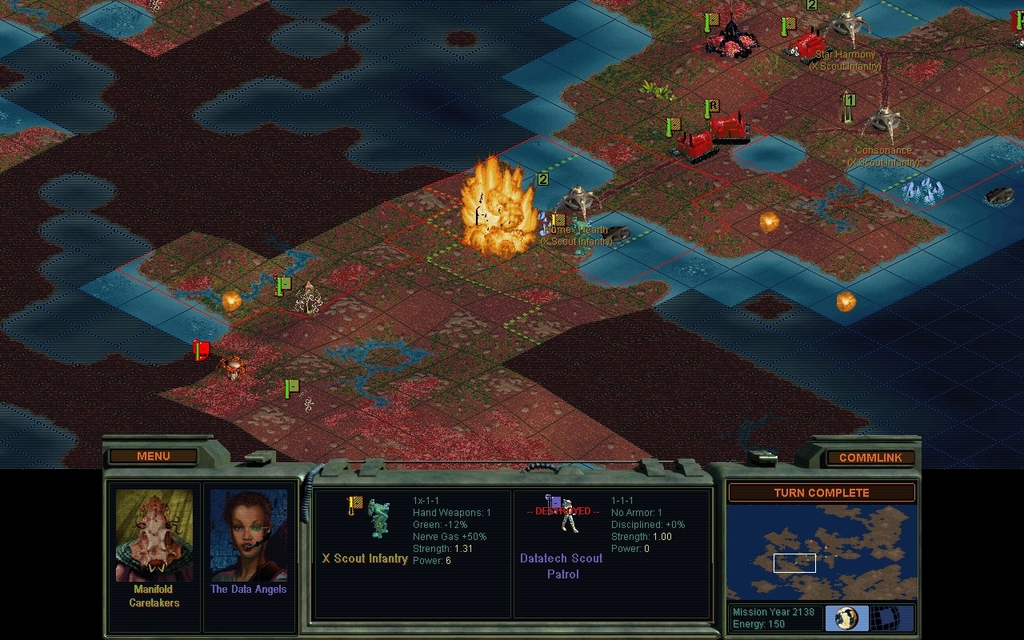Select the destroyed Datatech Scout Patrol panel
This screenshot has height=640, width=1024.
pos(611,552)
